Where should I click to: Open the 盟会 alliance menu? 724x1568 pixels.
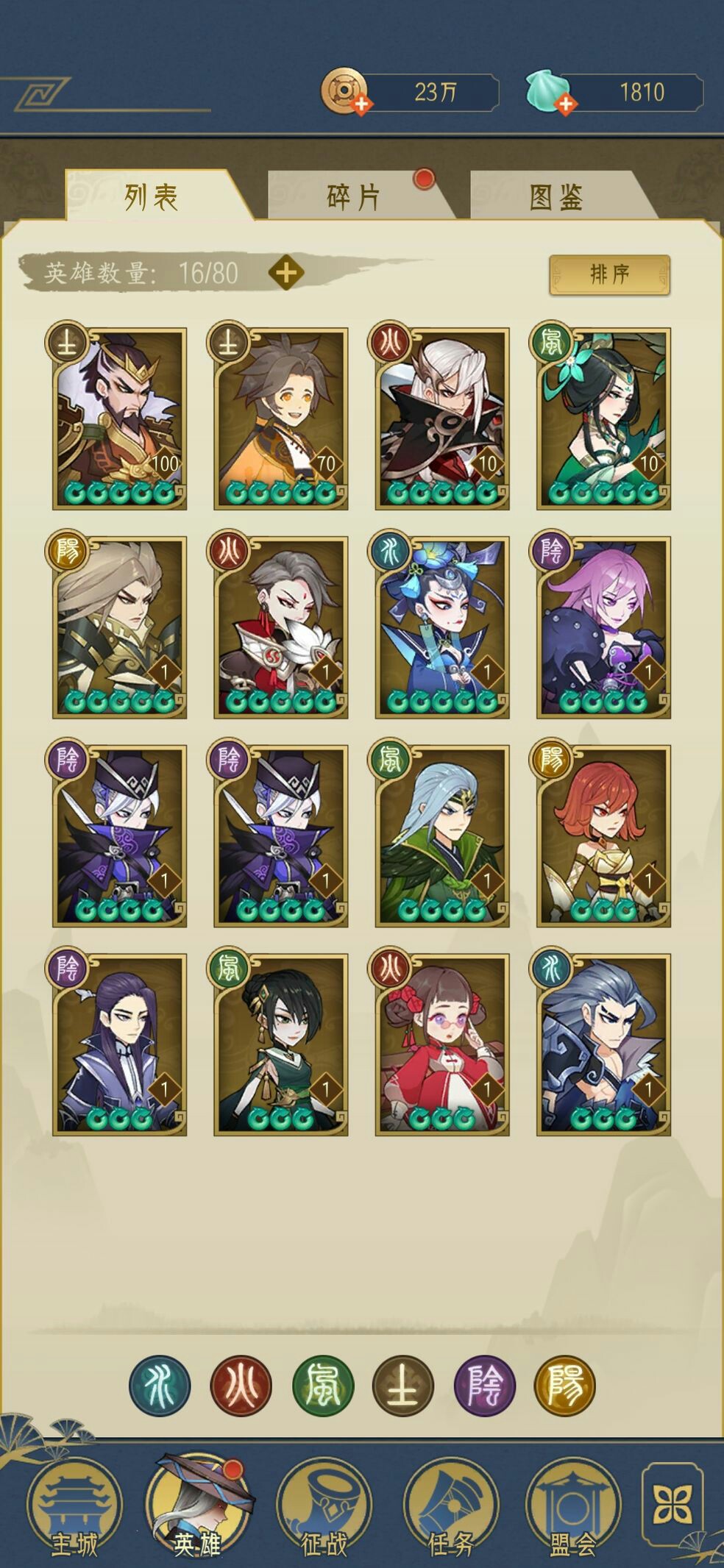coord(572,1506)
